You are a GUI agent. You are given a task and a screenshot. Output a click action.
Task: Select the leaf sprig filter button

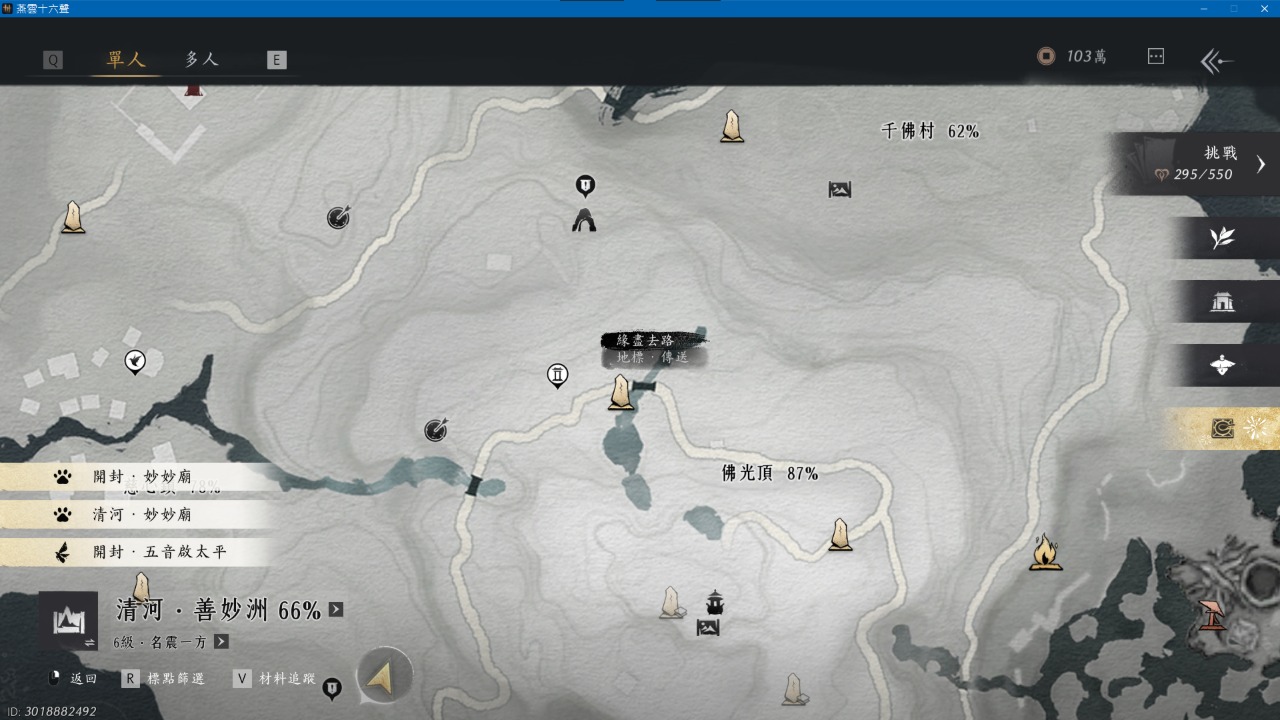1221,238
